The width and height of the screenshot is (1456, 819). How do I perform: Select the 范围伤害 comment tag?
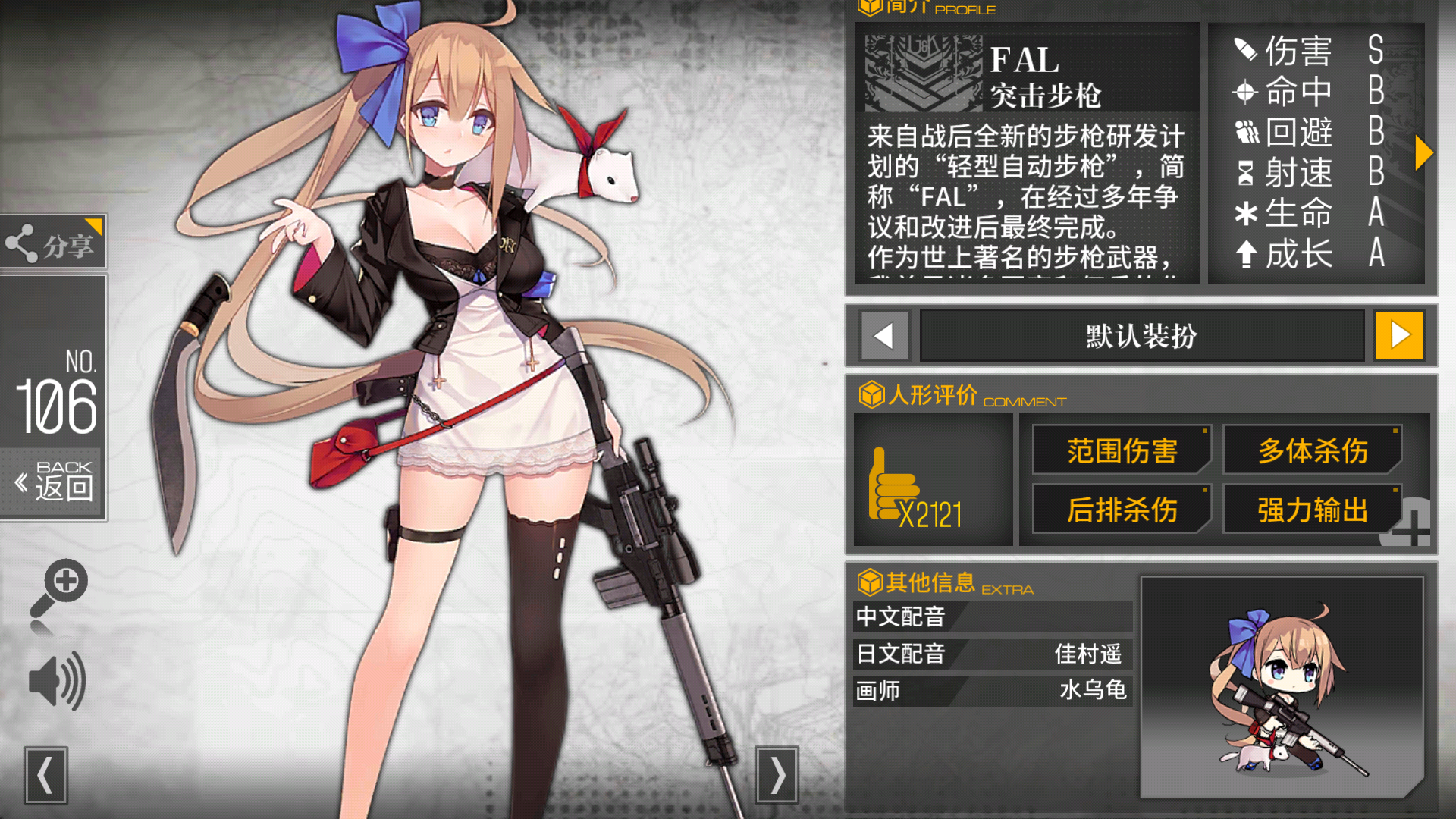point(1122,450)
